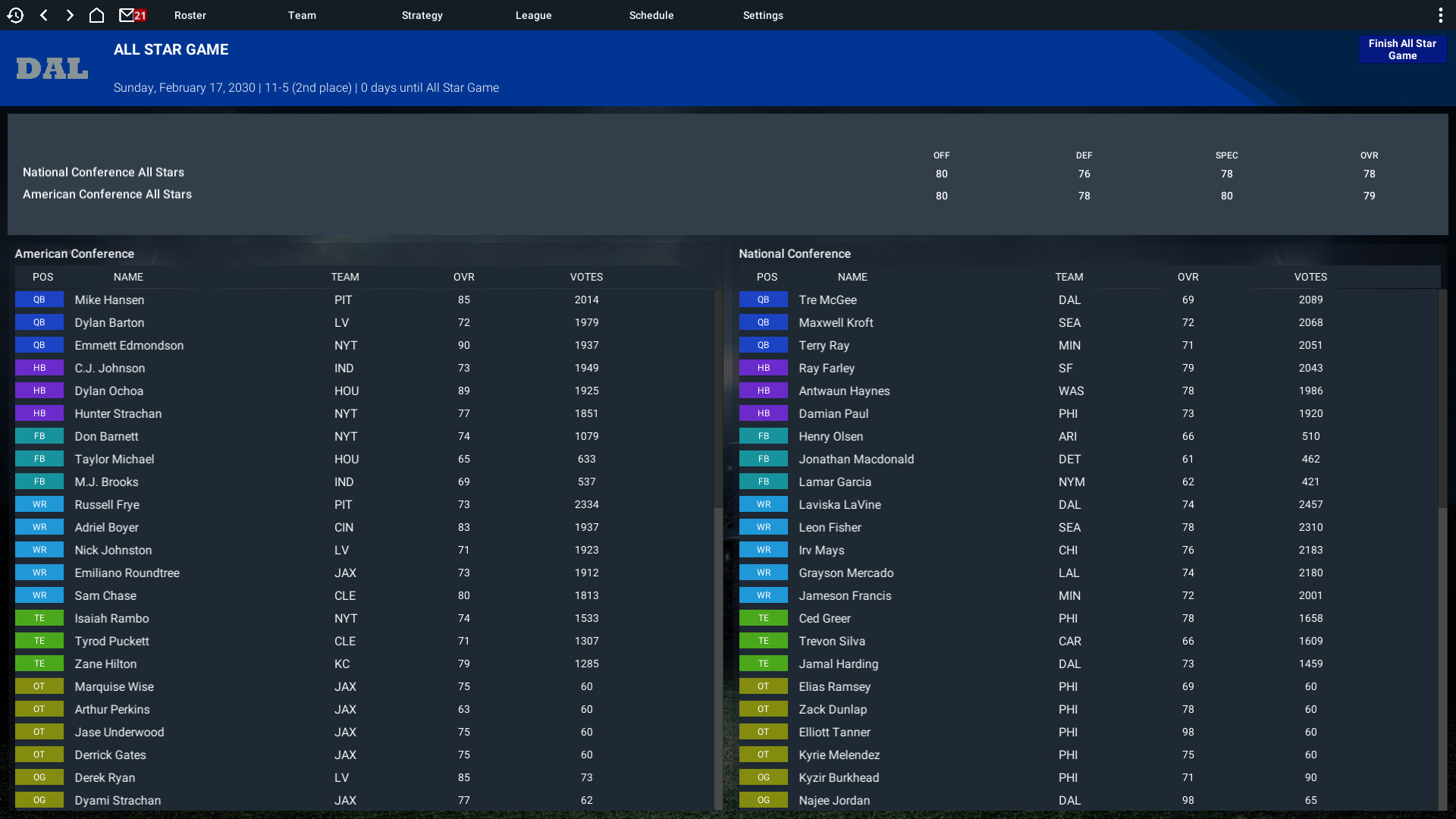The image size is (1456, 819).
Task: Select player Mike Hansen
Action: (109, 300)
